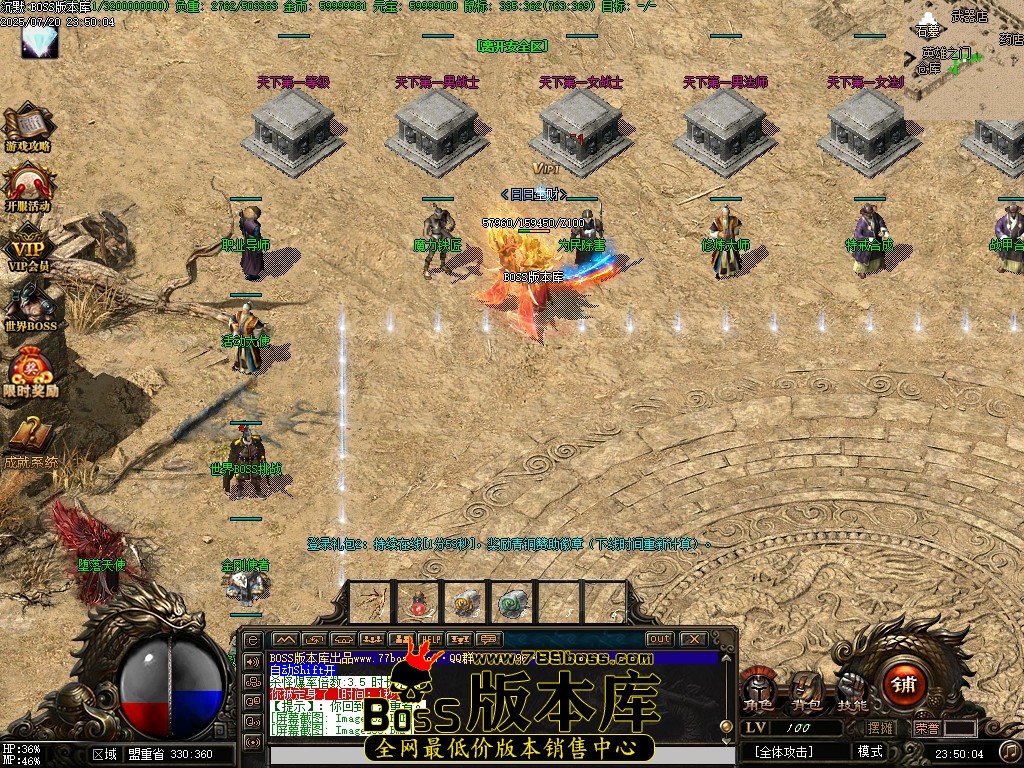1024x768 pixels.
Task: Select the green spiral scroll hotbar slot
Action: [x=513, y=603]
